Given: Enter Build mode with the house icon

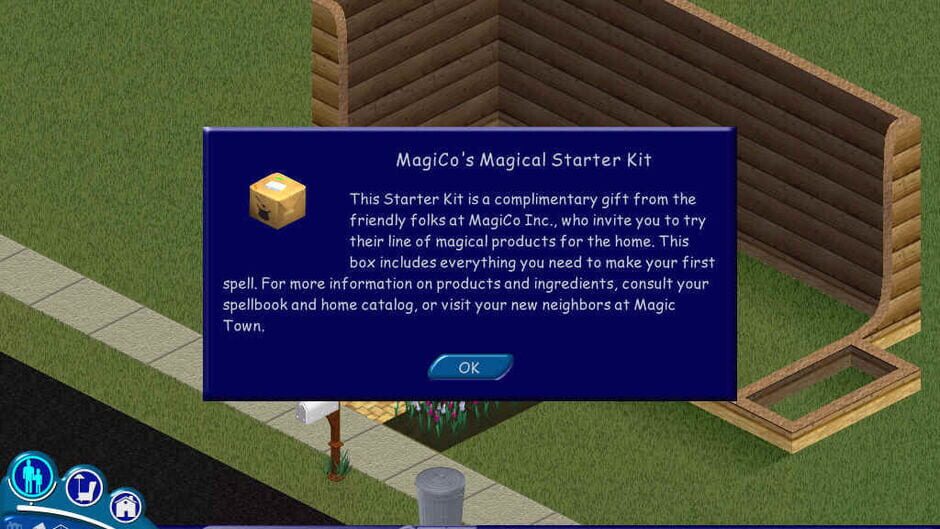Looking at the screenshot, I should 127,505.
